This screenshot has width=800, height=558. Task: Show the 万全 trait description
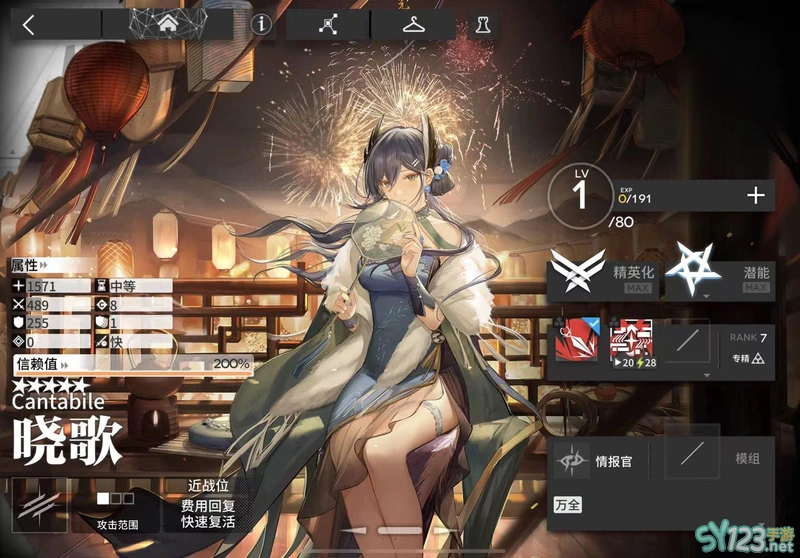coord(569,505)
